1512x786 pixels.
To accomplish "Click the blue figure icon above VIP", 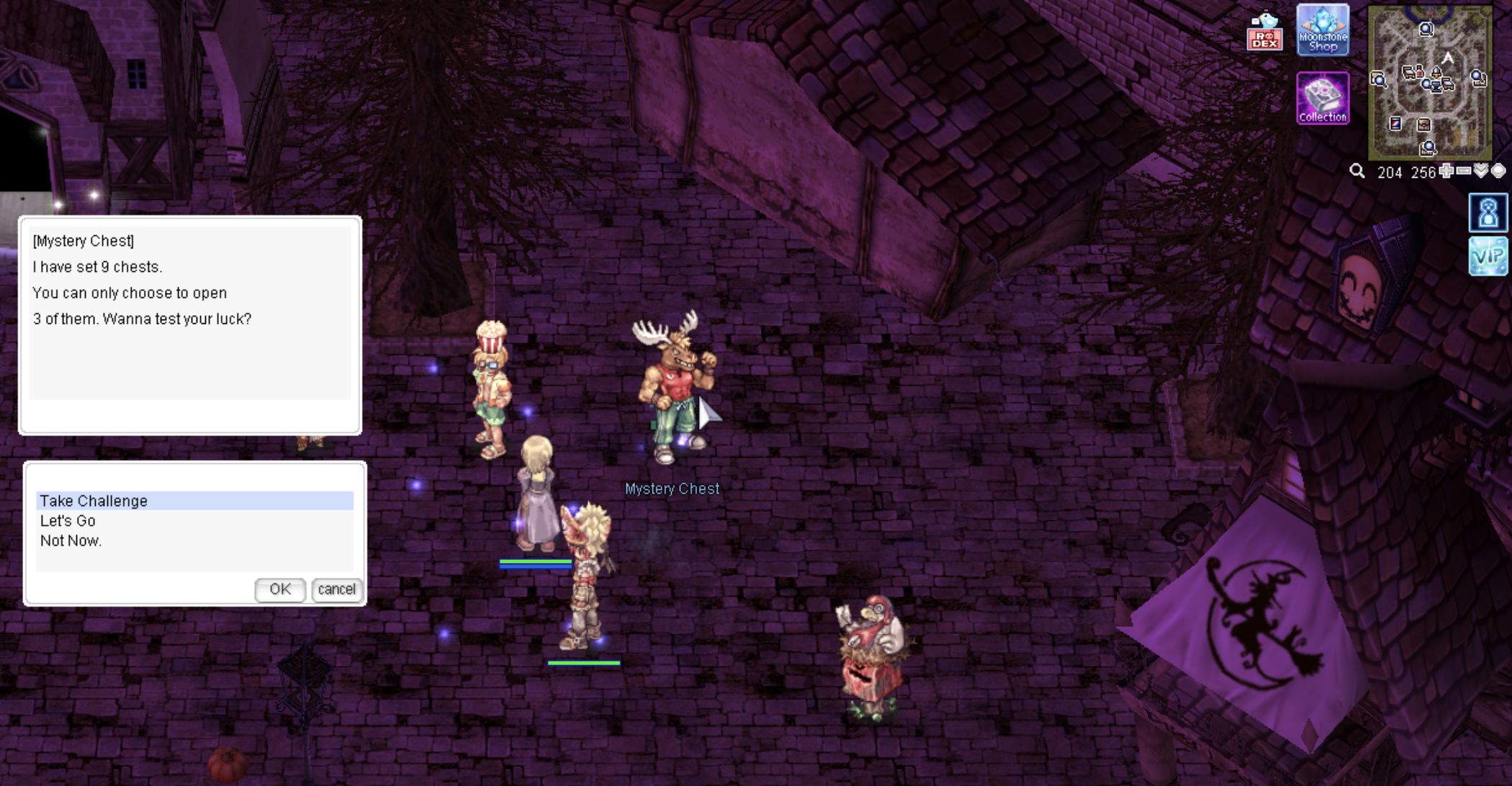I will [1488, 213].
